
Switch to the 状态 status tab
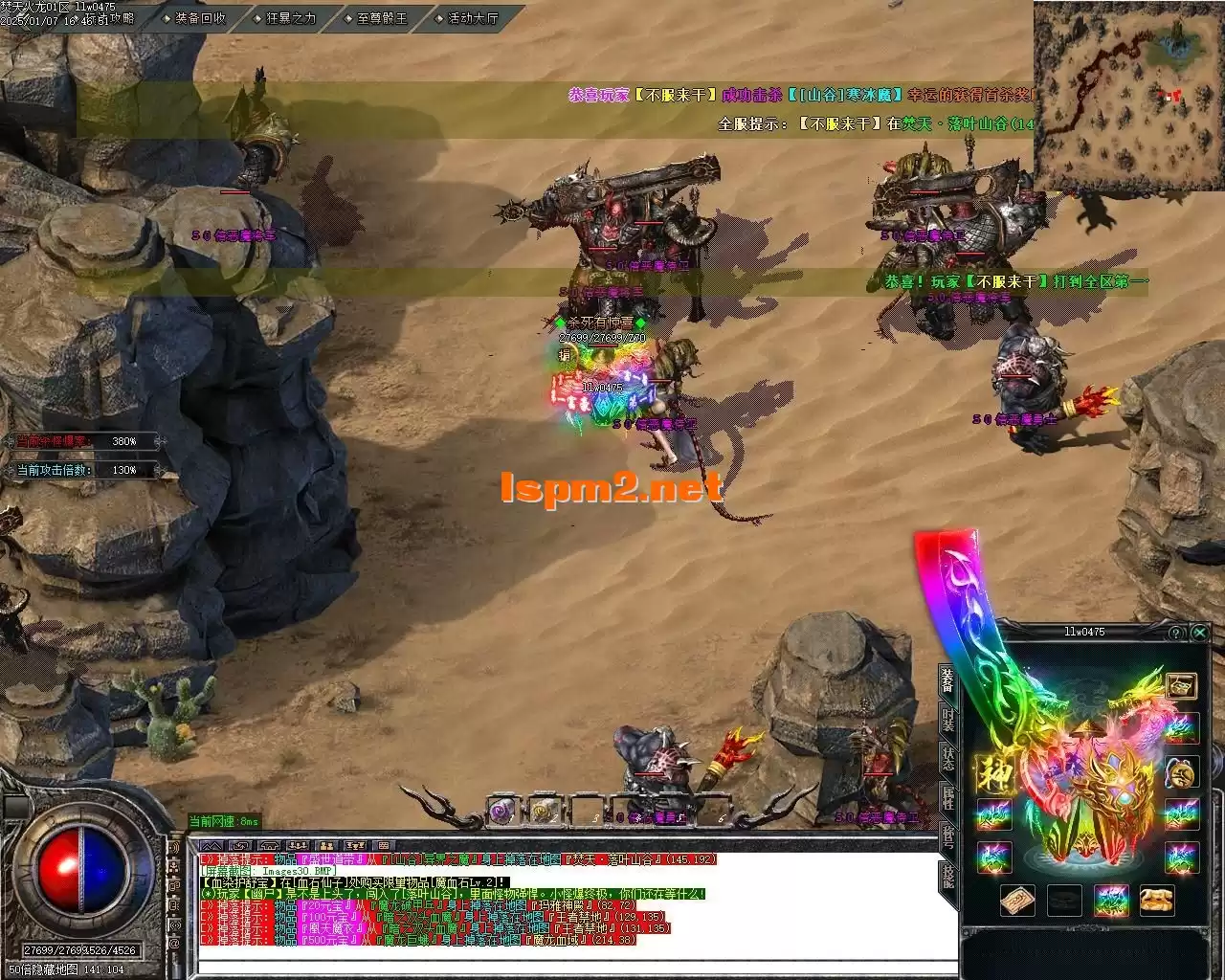click(947, 759)
